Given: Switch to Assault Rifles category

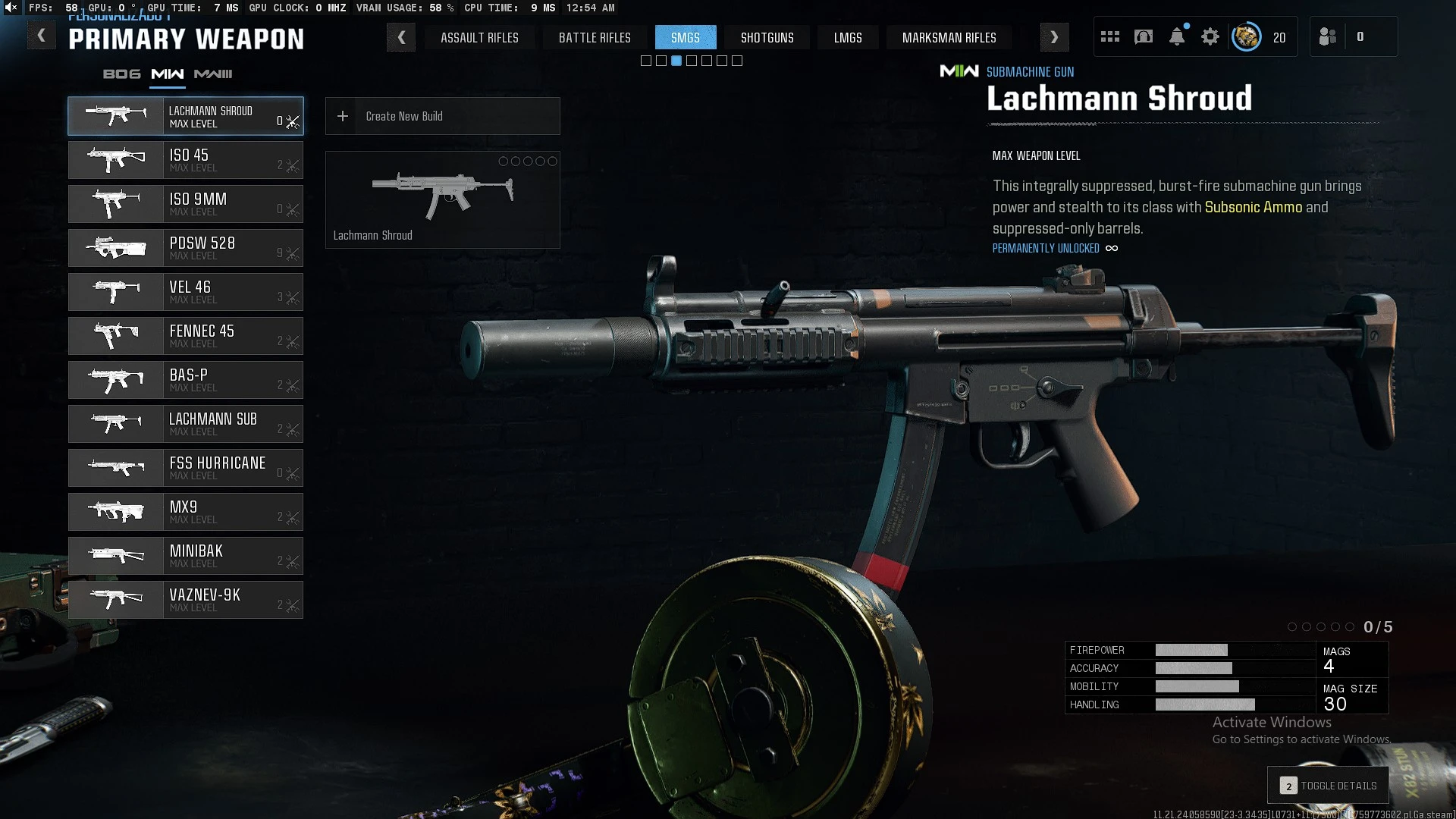Looking at the screenshot, I should [x=479, y=38].
